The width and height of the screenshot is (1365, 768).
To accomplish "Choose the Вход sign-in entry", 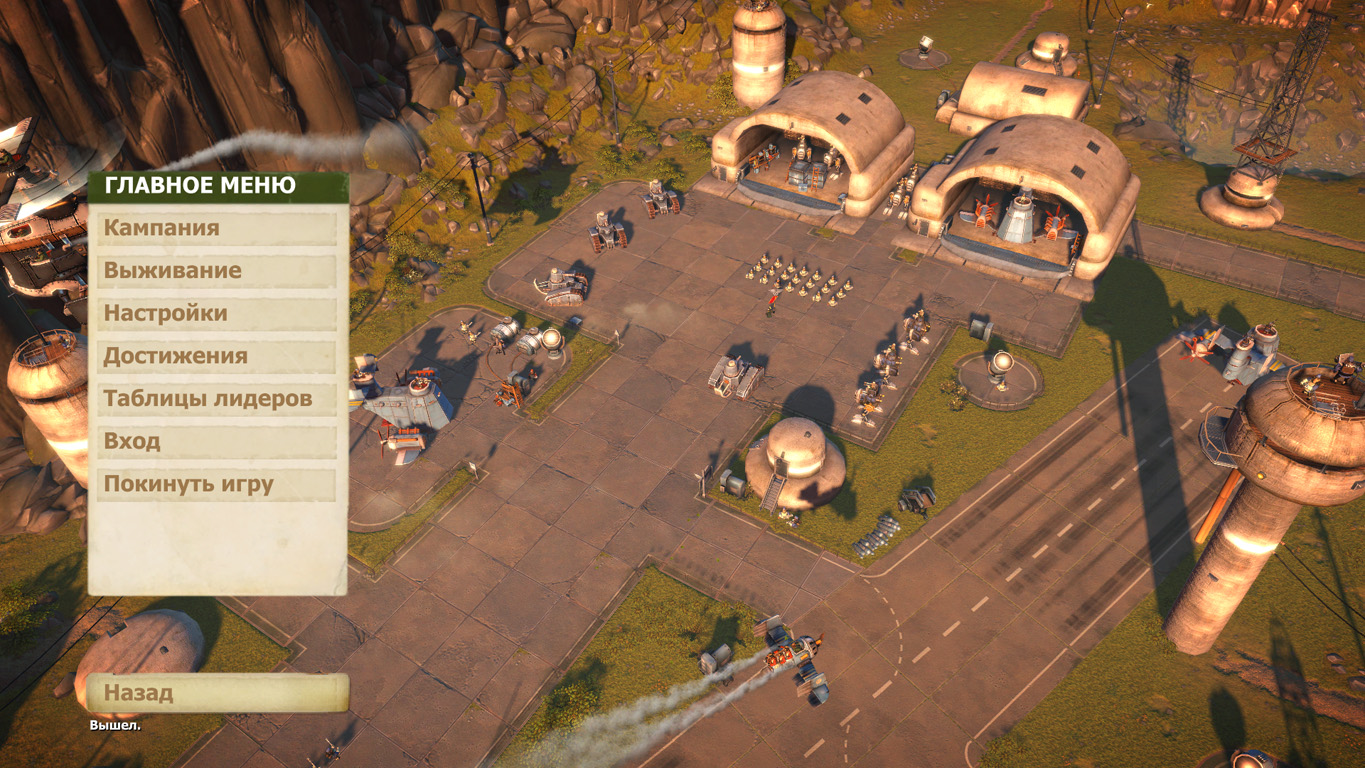I will pyautogui.click(x=217, y=442).
